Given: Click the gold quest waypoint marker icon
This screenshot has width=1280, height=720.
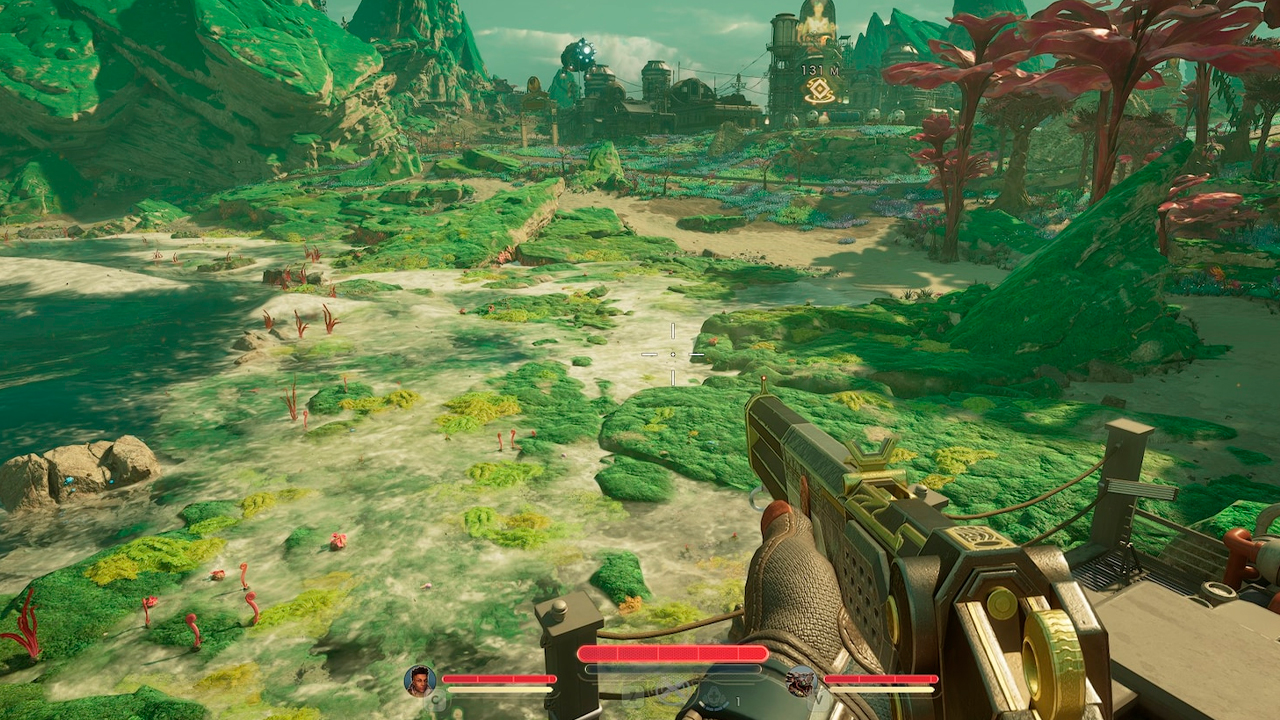Looking at the screenshot, I should (820, 89).
